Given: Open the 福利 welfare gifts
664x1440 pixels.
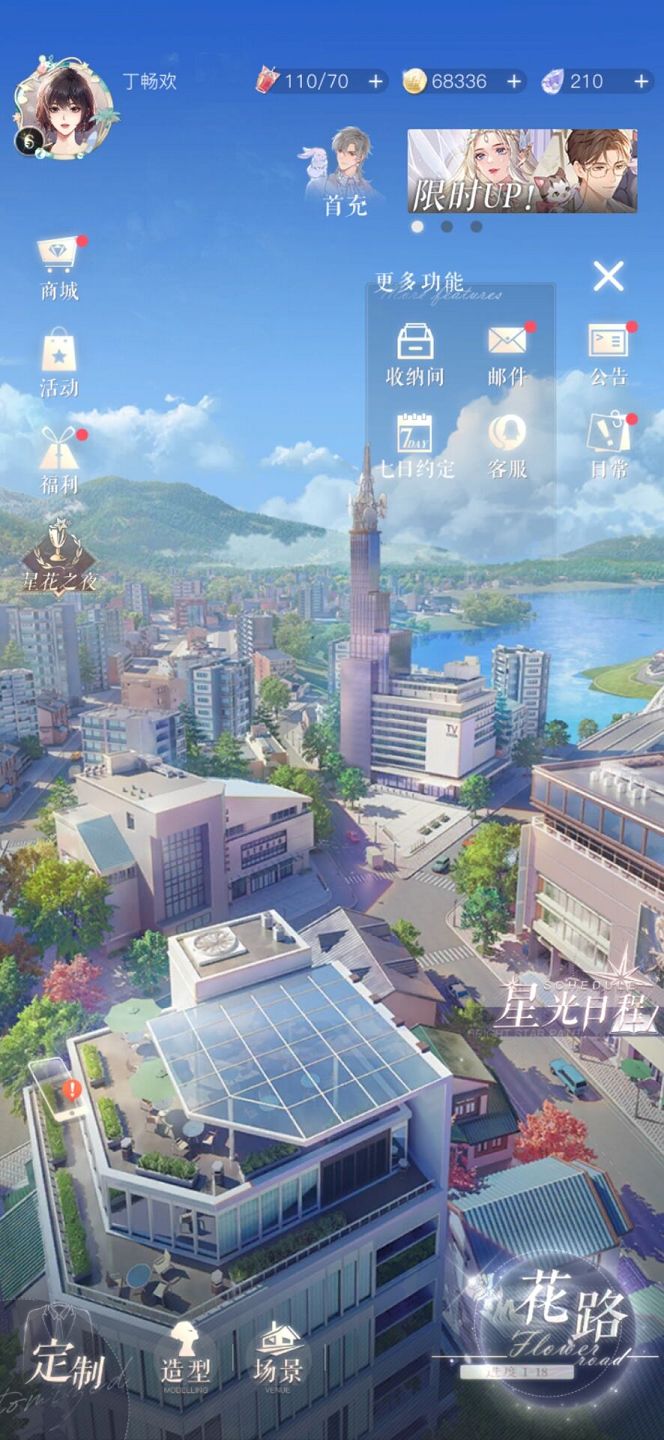Looking at the screenshot, I should coord(59,458).
